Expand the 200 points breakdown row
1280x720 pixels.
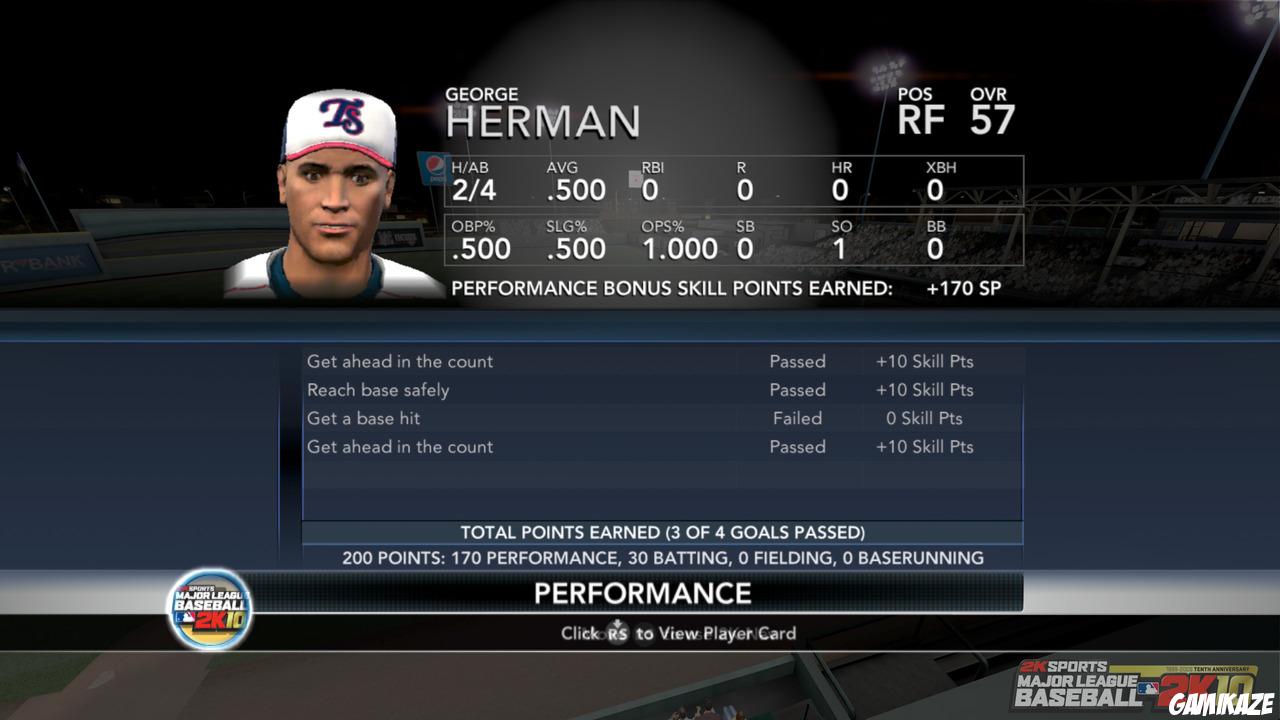pos(660,557)
